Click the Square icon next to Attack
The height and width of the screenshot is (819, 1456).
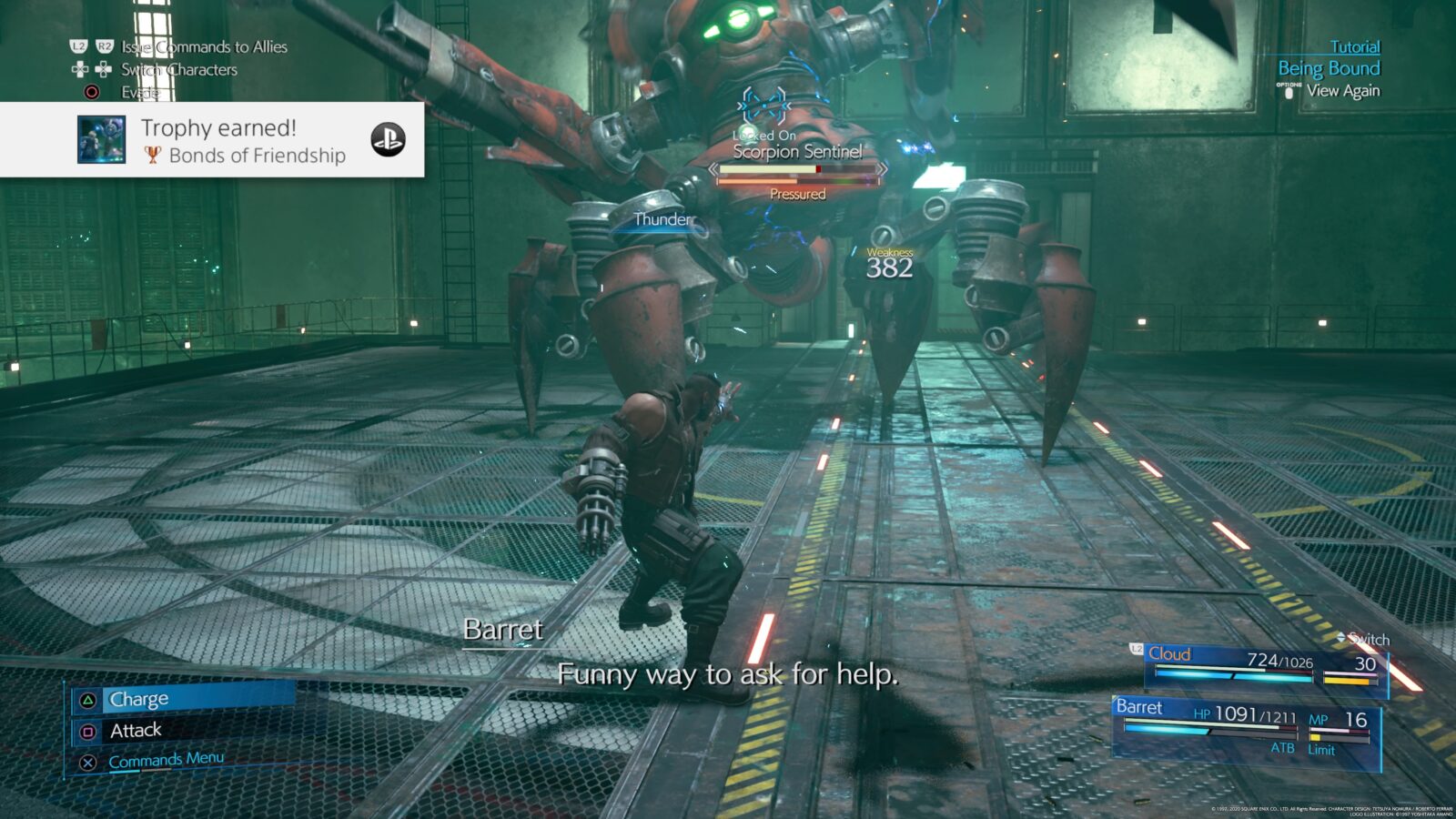tap(89, 731)
